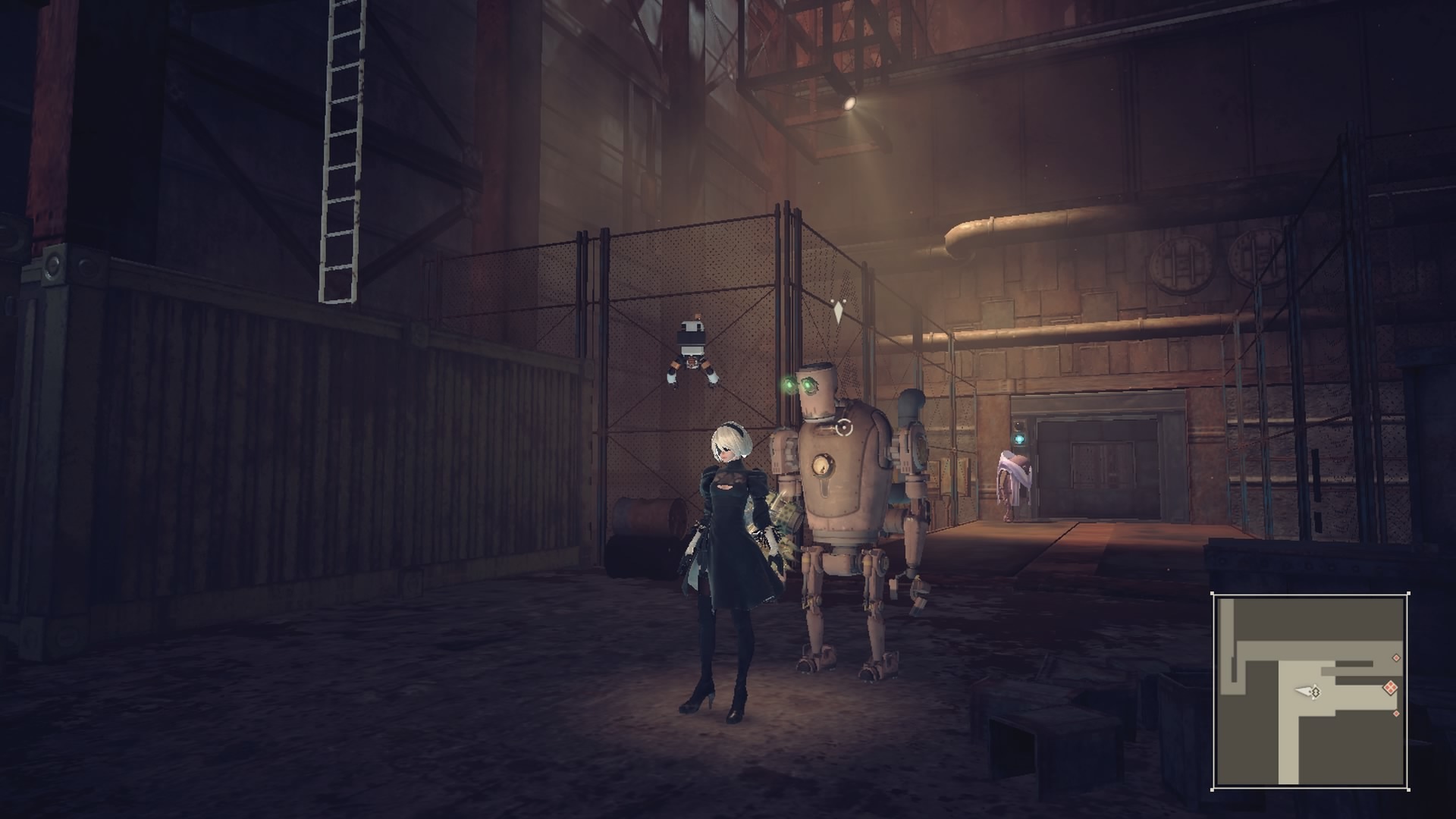The width and height of the screenshot is (1456, 819).
Task: Click the minimap in the corner
Action: click(1310, 691)
